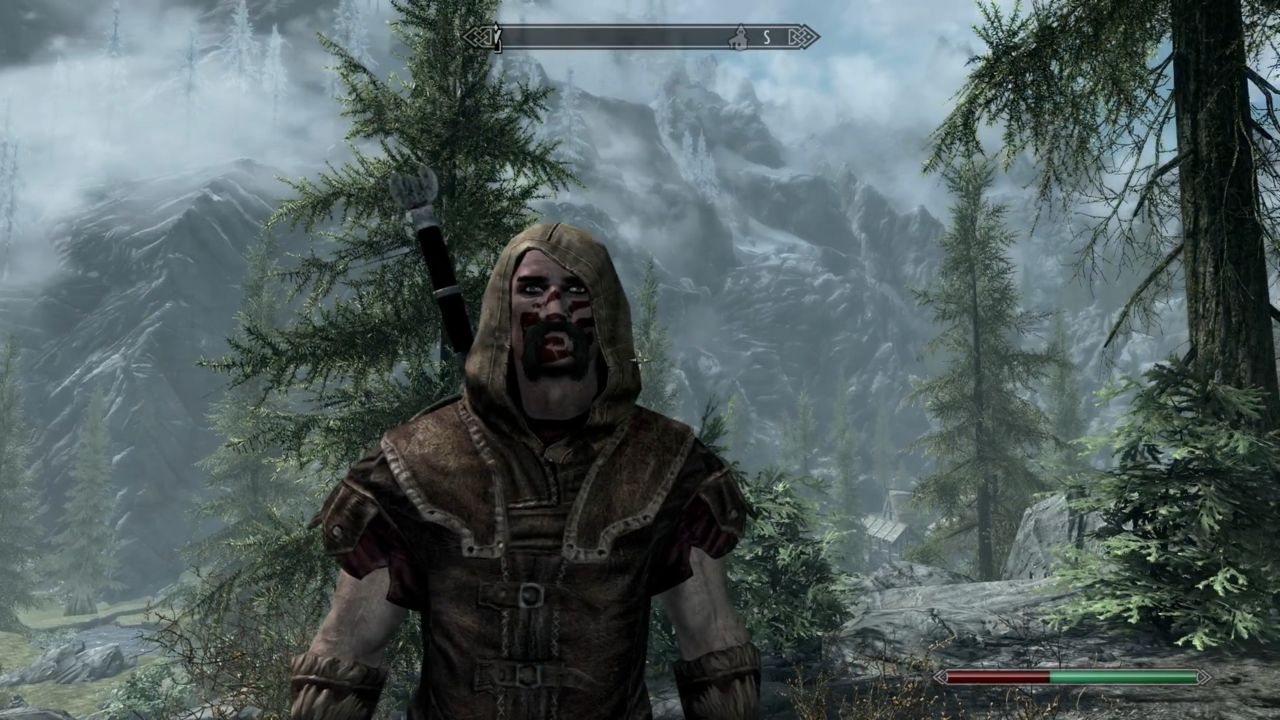Select the quest arrow marker on the compass
The width and height of the screenshot is (1280, 720).
click(x=494, y=38)
